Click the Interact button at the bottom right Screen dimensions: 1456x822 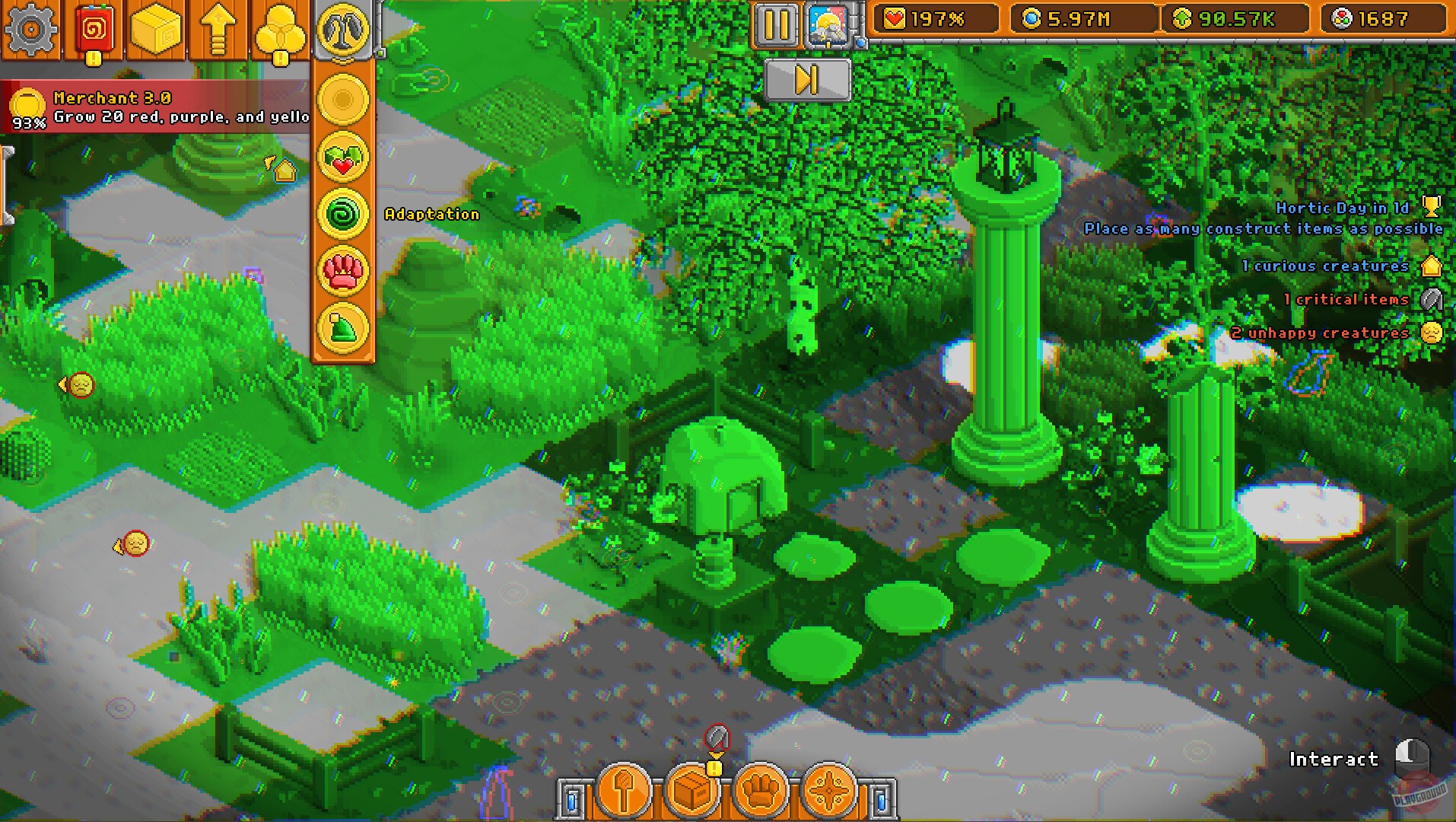[1334, 759]
